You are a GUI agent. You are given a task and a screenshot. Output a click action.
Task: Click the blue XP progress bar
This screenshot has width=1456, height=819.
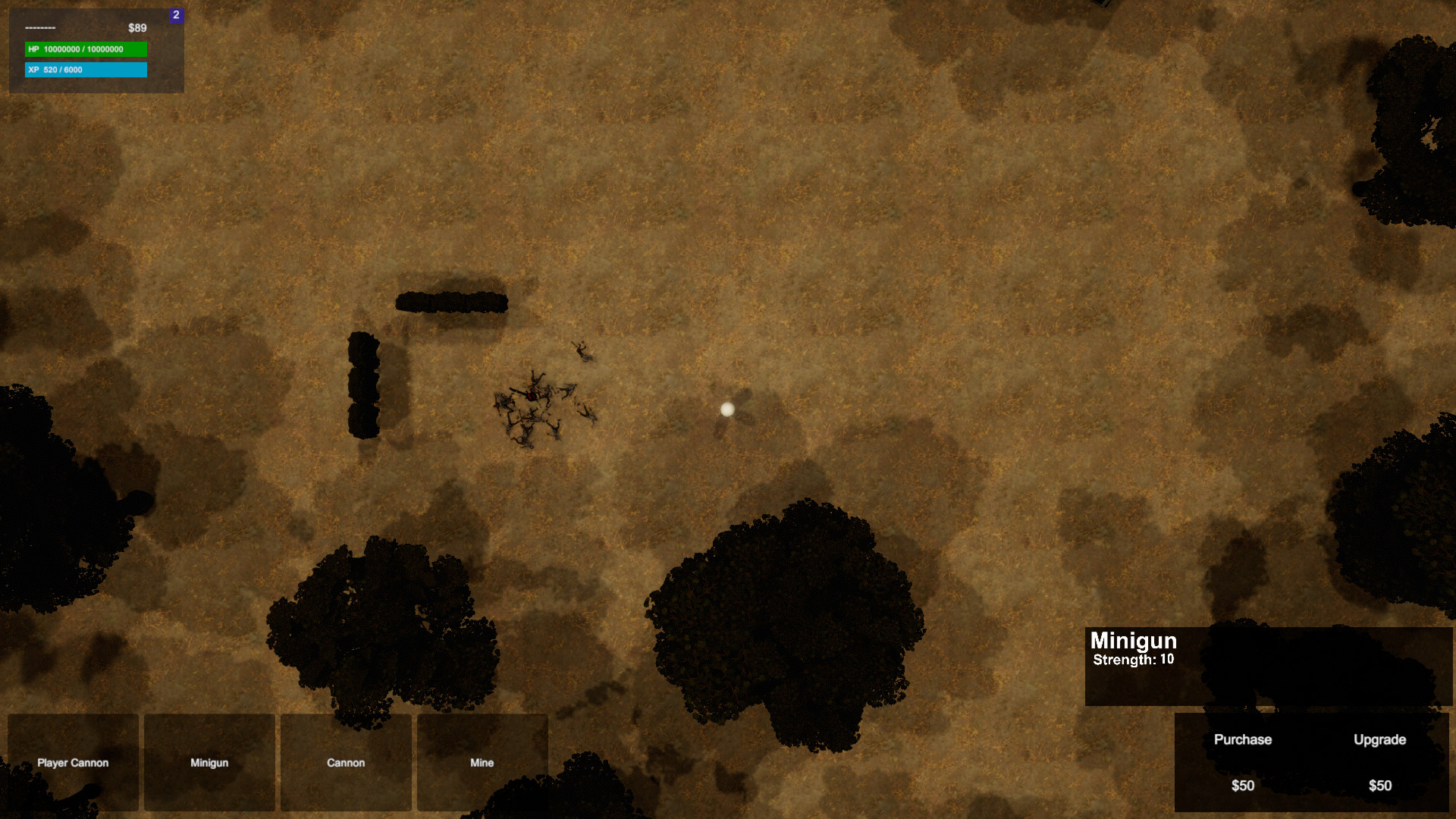85,70
